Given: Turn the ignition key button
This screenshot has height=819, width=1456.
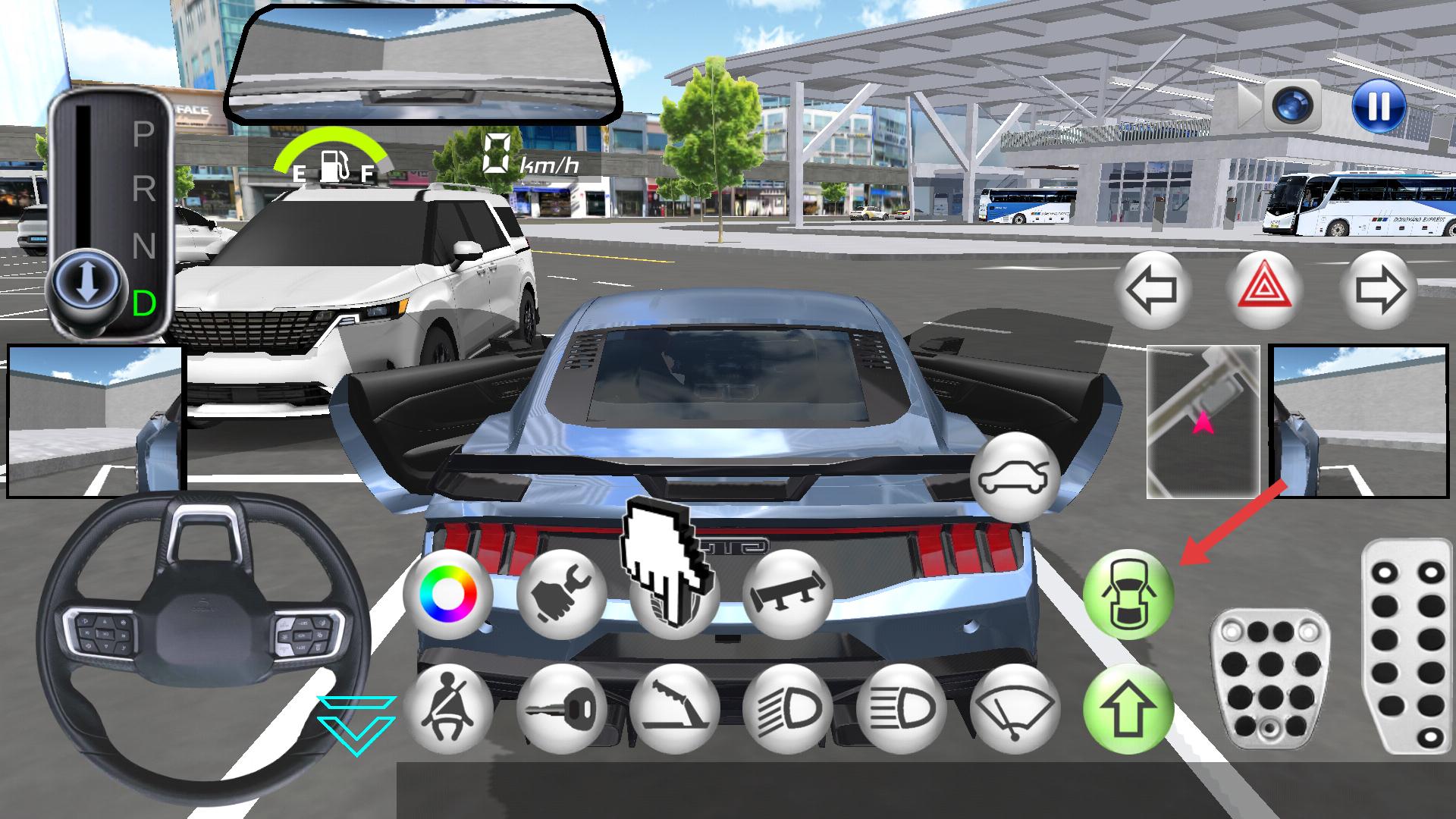Looking at the screenshot, I should 562,708.
